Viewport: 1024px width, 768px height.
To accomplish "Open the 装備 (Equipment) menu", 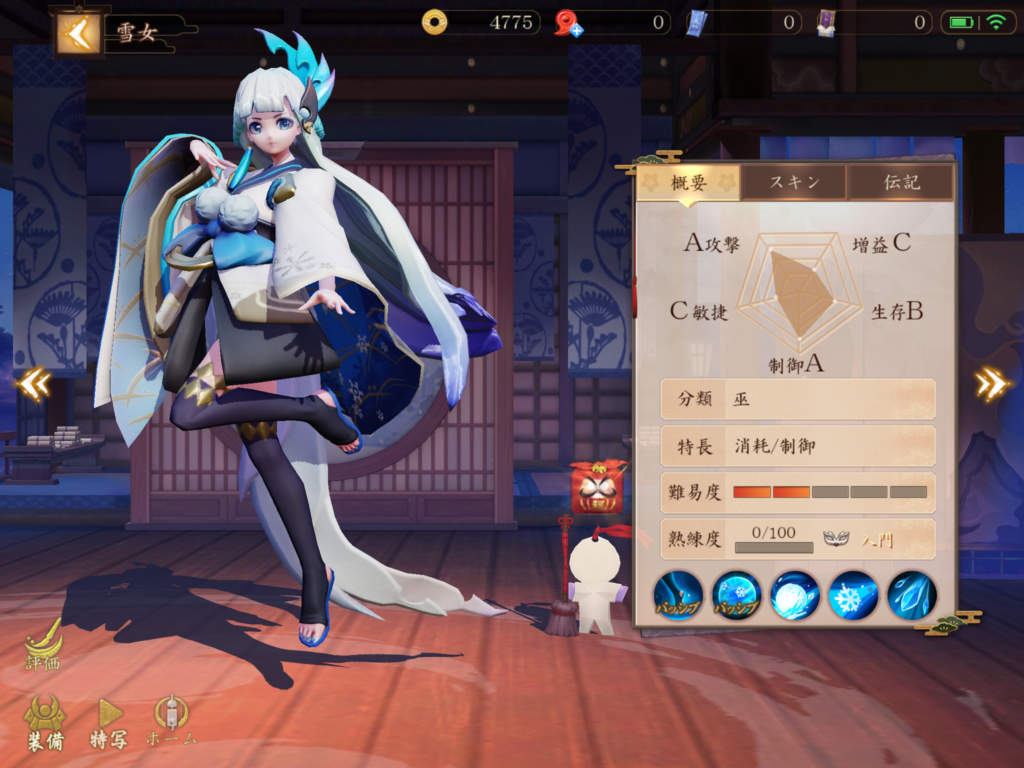I will coord(45,722).
